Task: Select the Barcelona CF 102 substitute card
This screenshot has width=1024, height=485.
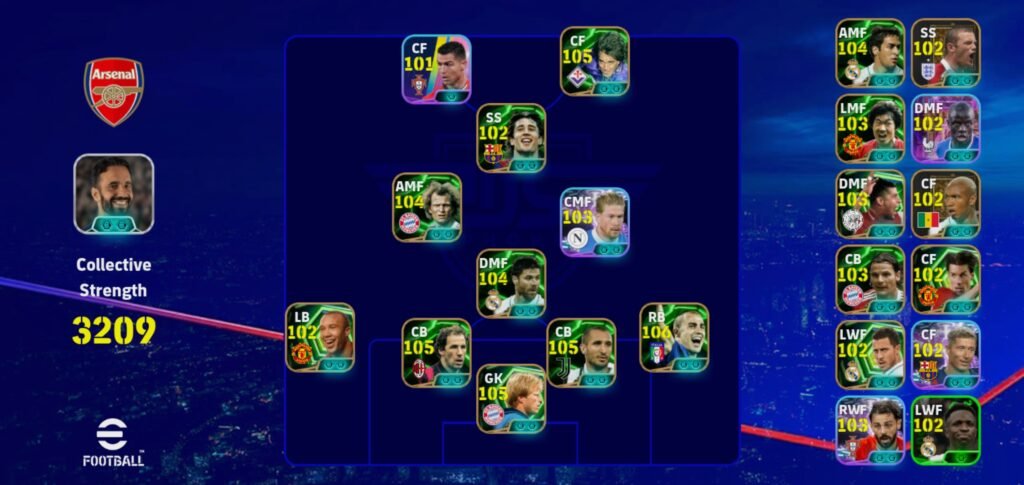Action: [x=945, y=354]
